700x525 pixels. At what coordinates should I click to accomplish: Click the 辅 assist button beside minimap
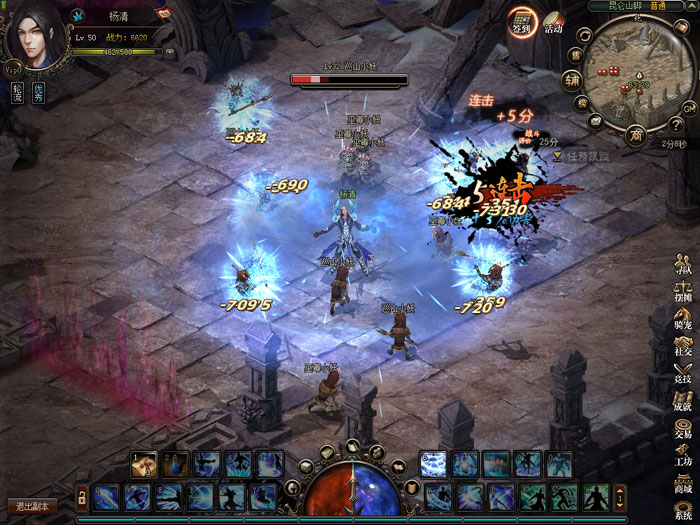tap(572, 81)
